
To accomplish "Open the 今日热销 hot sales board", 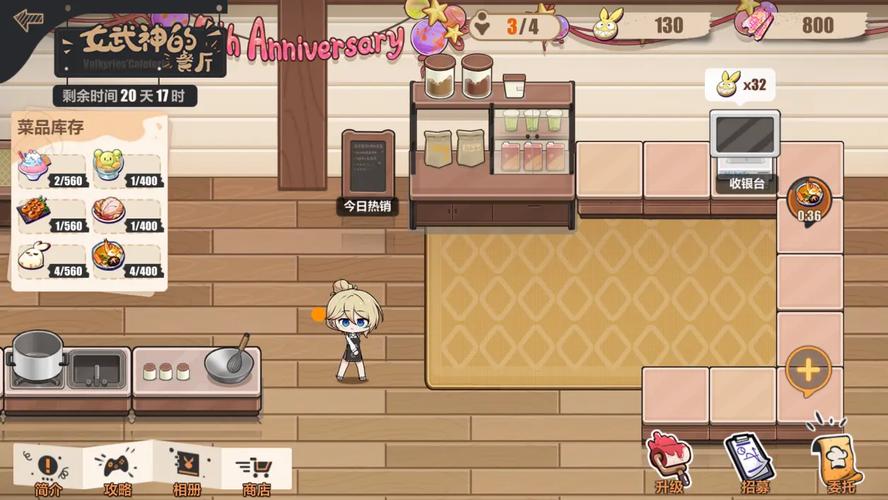I will (367, 170).
